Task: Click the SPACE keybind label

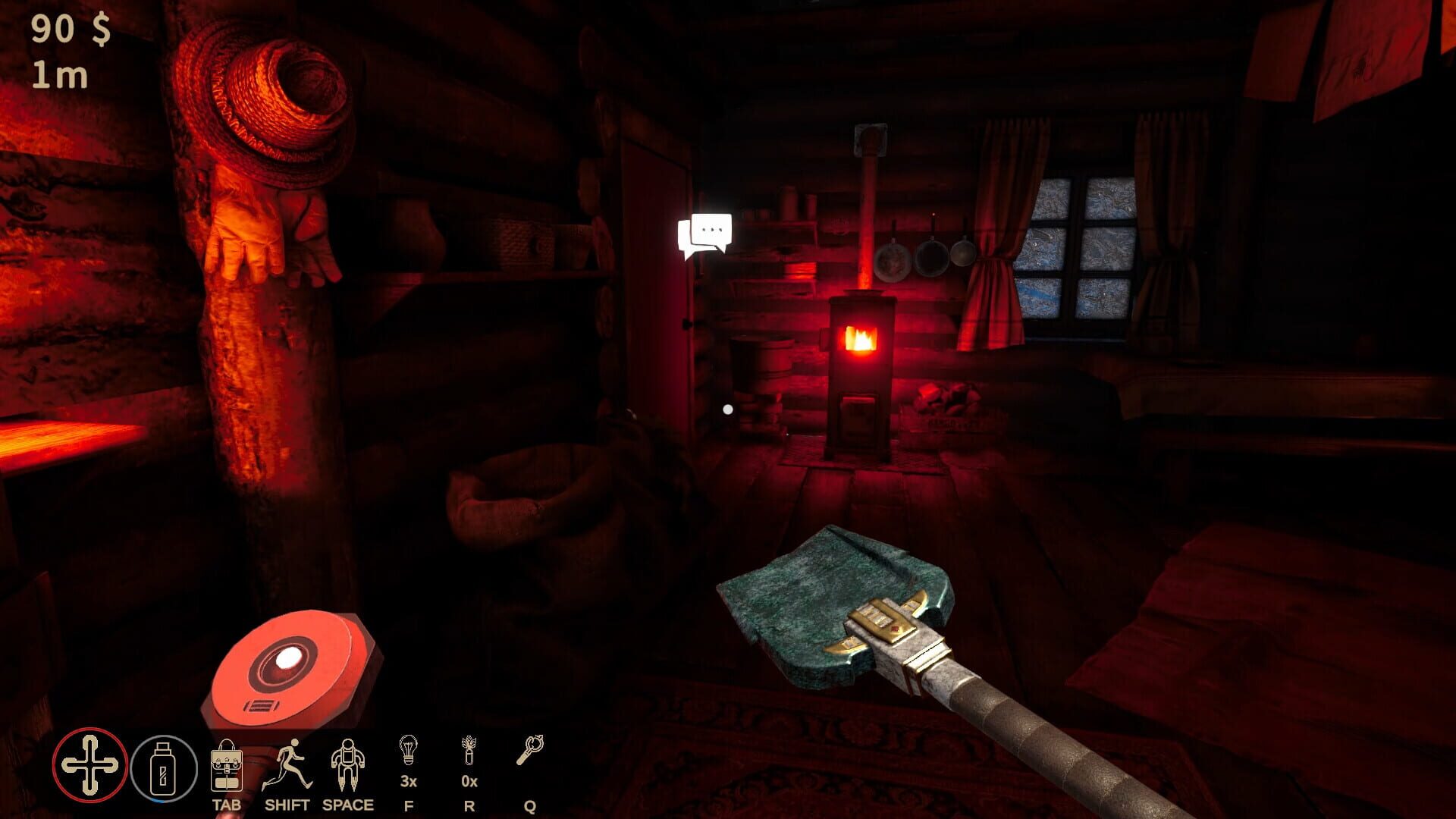Action: [347, 805]
